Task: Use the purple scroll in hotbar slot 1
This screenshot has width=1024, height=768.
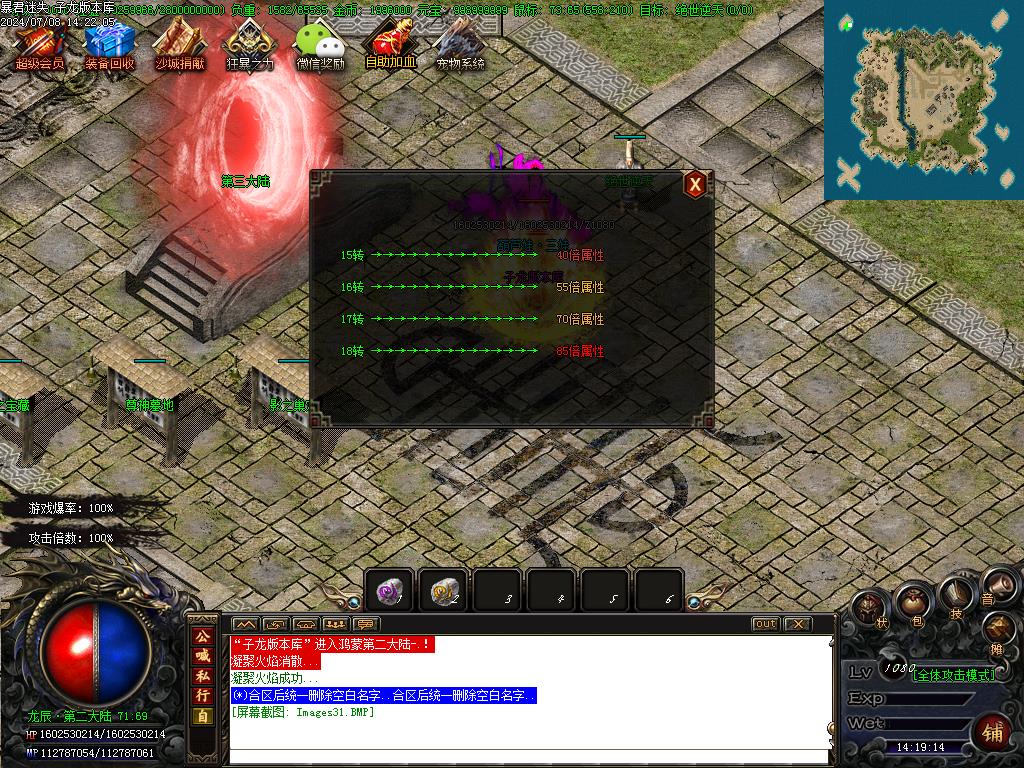Action: pyautogui.click(x=389, y=591)
